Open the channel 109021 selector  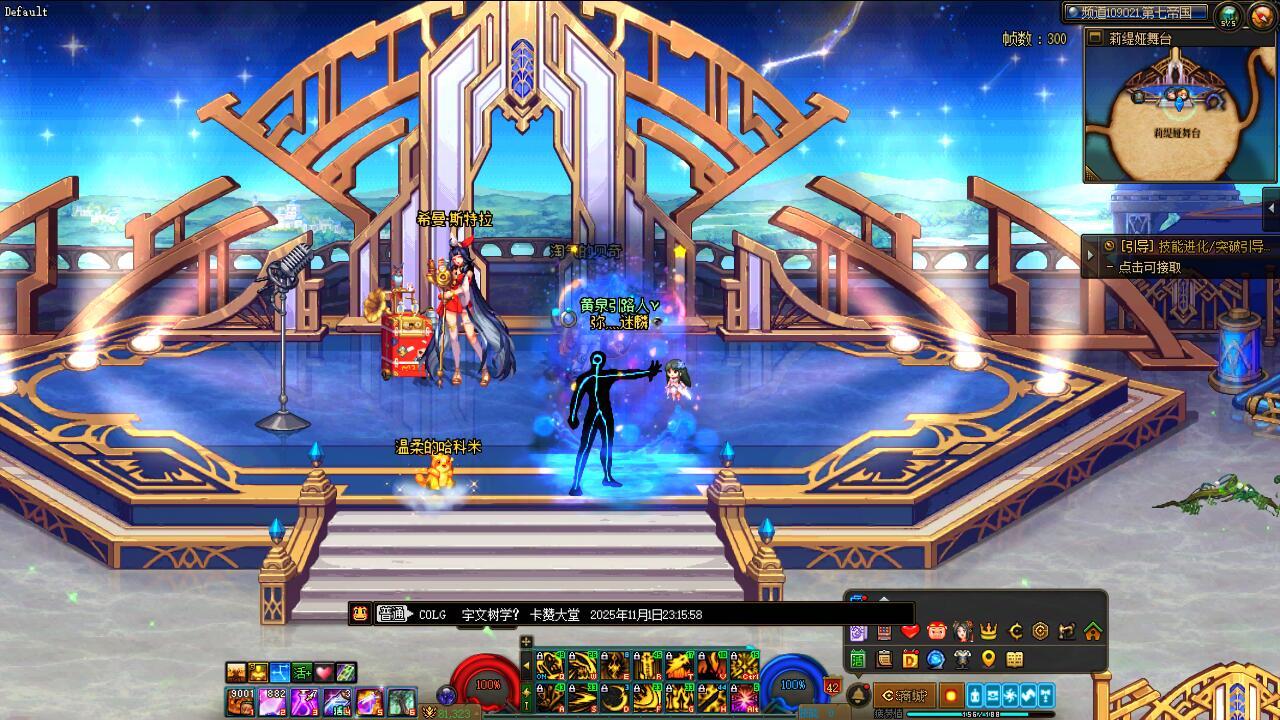coord(1136,13)
